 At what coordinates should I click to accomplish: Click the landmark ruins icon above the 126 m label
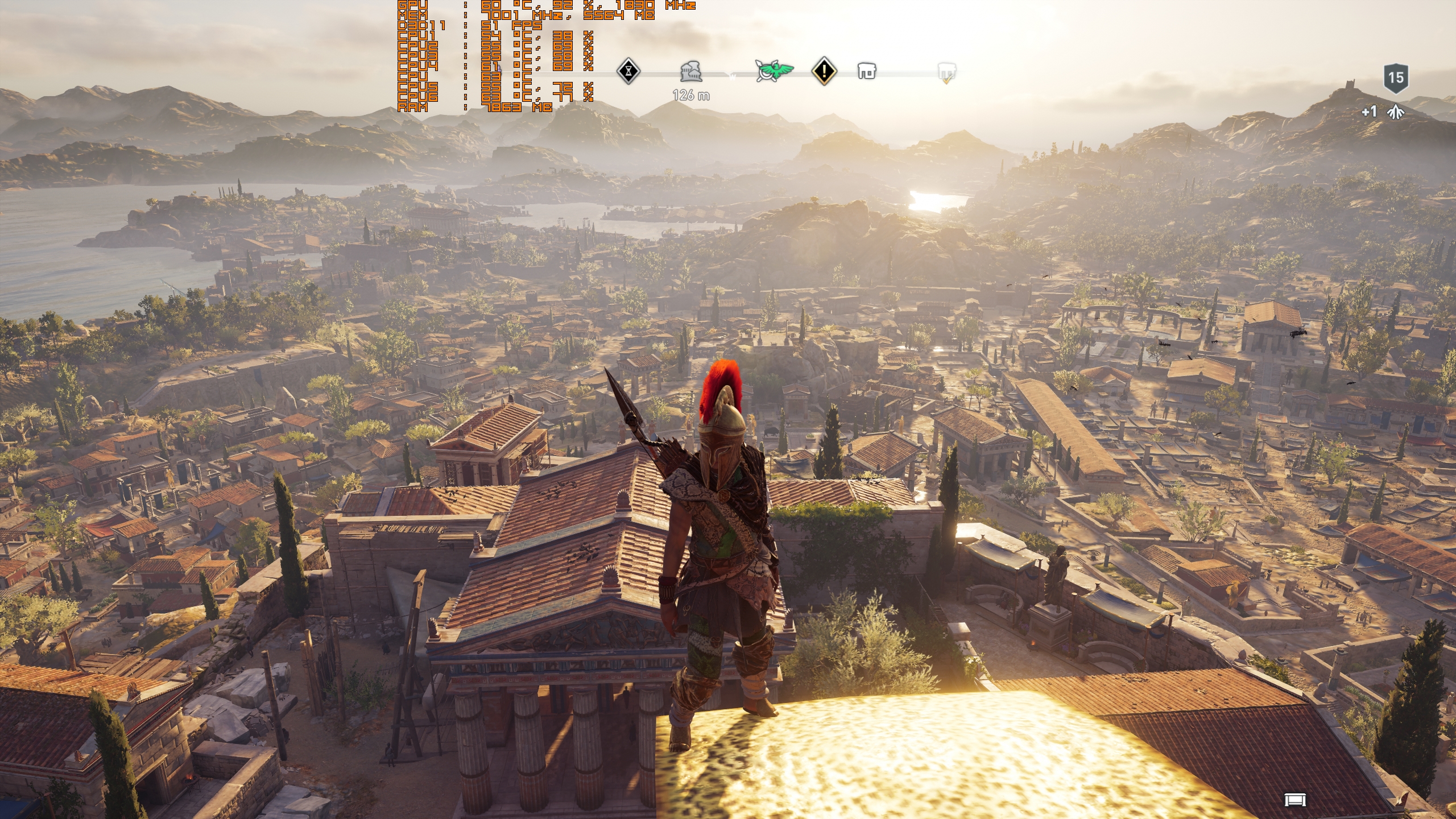[x=690, y=73]
